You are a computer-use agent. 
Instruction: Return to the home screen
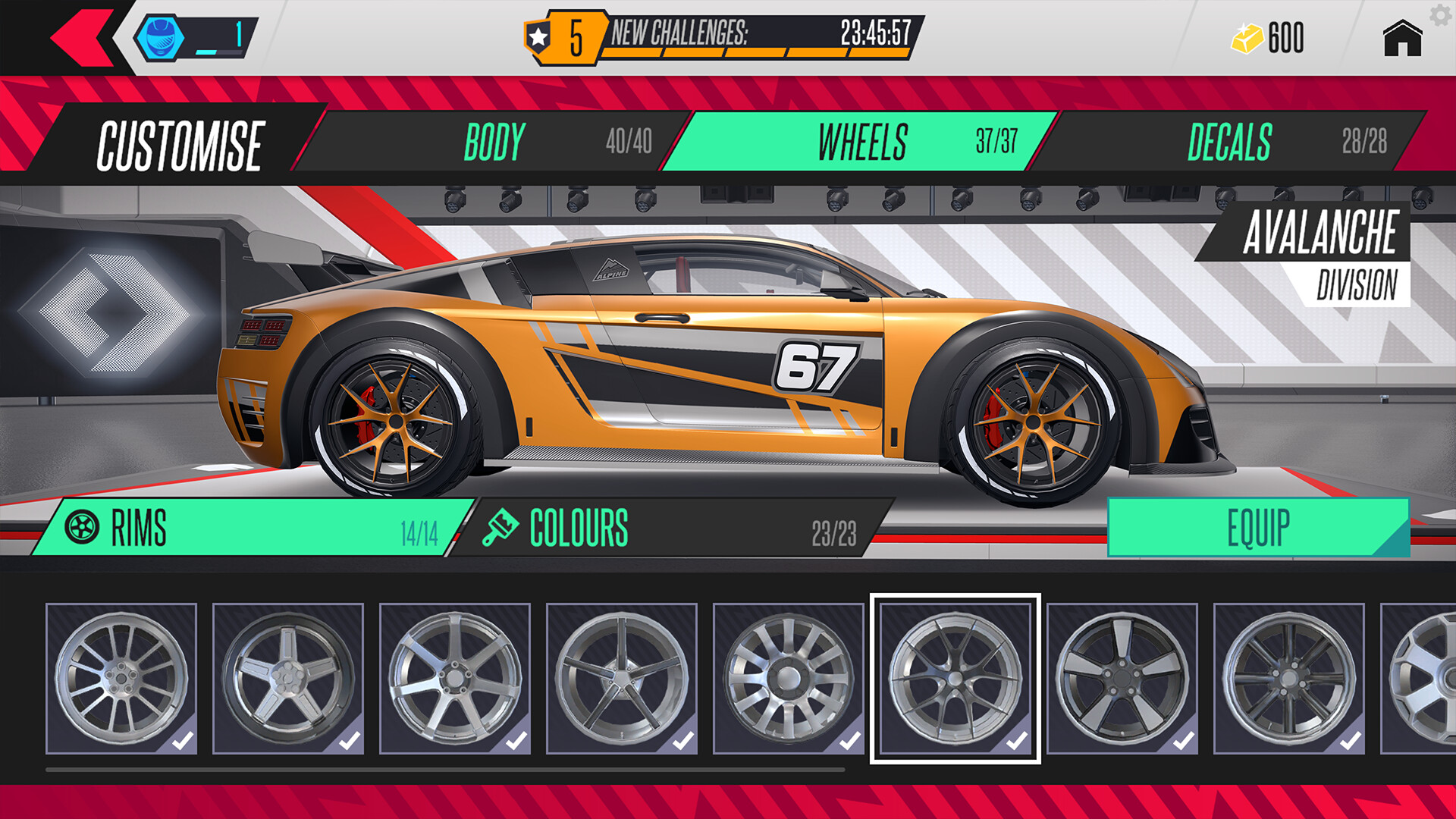(1401, 38)
